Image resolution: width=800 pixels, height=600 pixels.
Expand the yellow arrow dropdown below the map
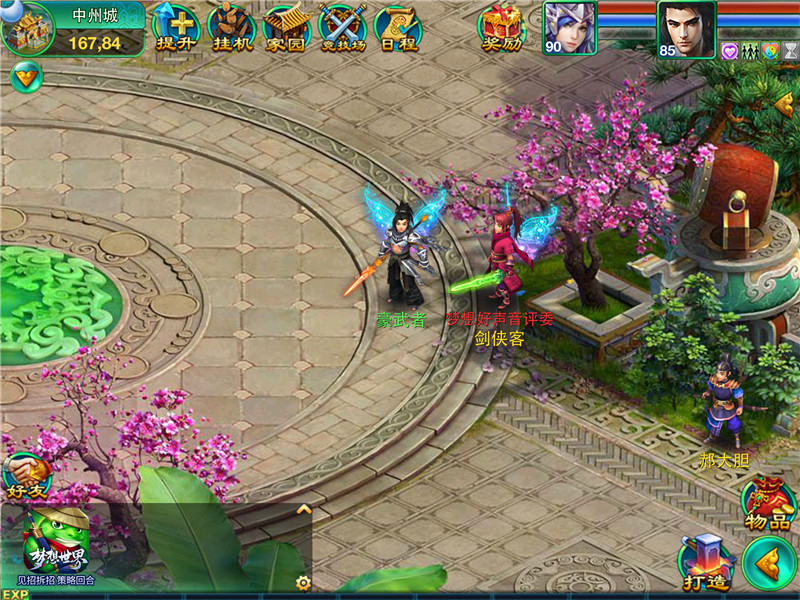[25, 76]
